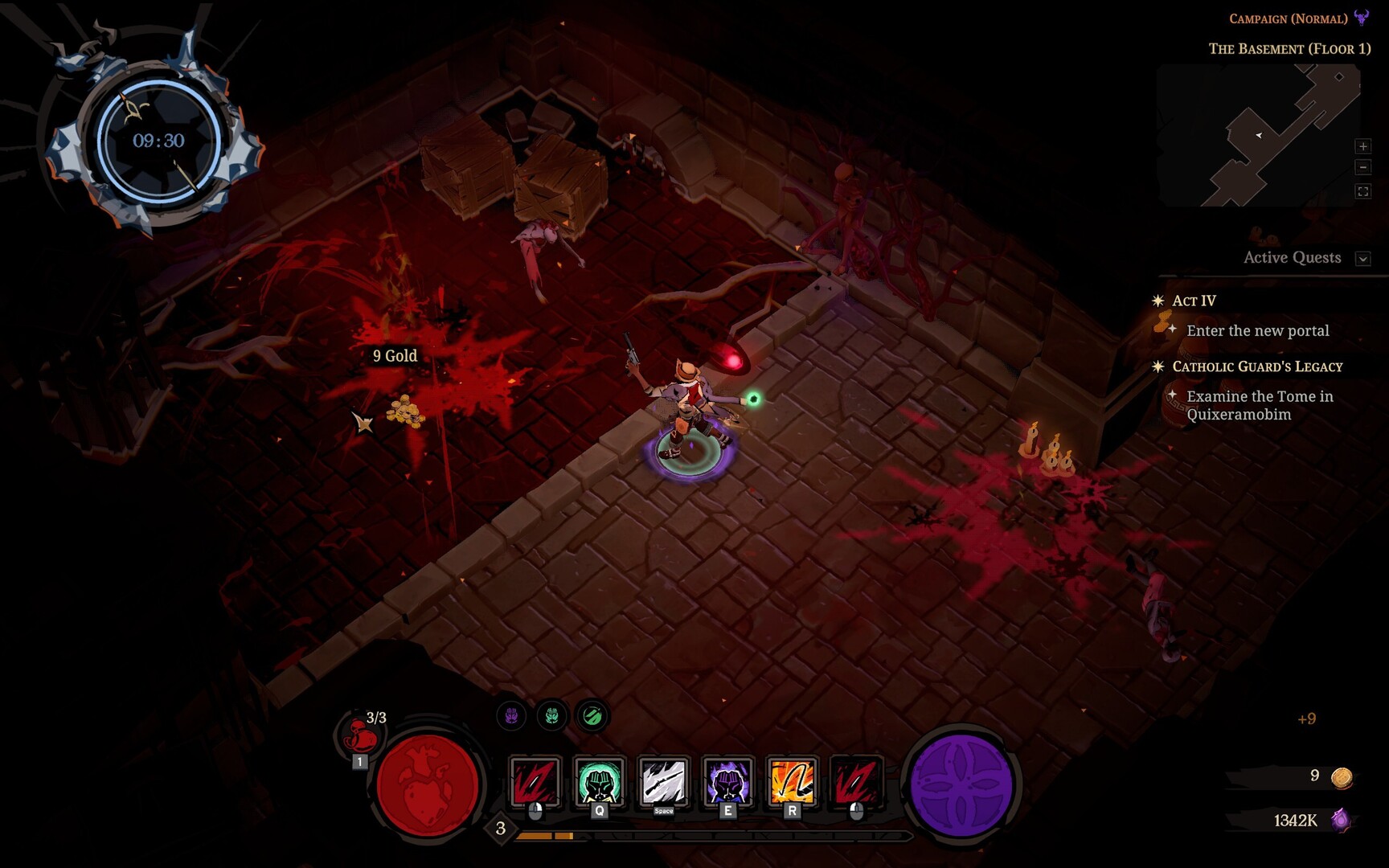This screenshot has height=868, width=1389.
Task: Trigger the orange whip ability
Action: 792,781
